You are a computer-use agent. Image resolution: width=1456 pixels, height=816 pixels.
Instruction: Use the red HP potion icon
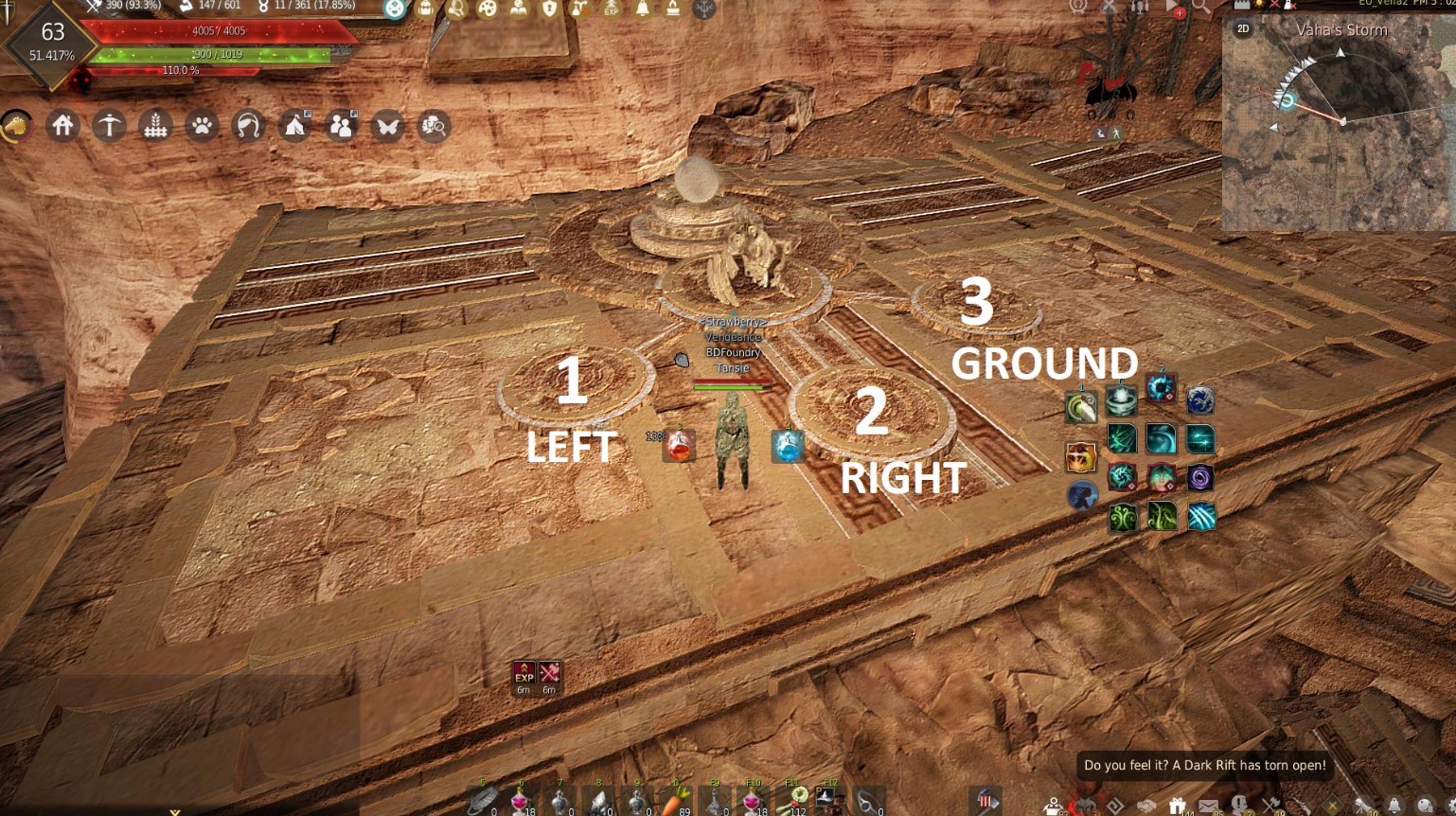[679, 446]
